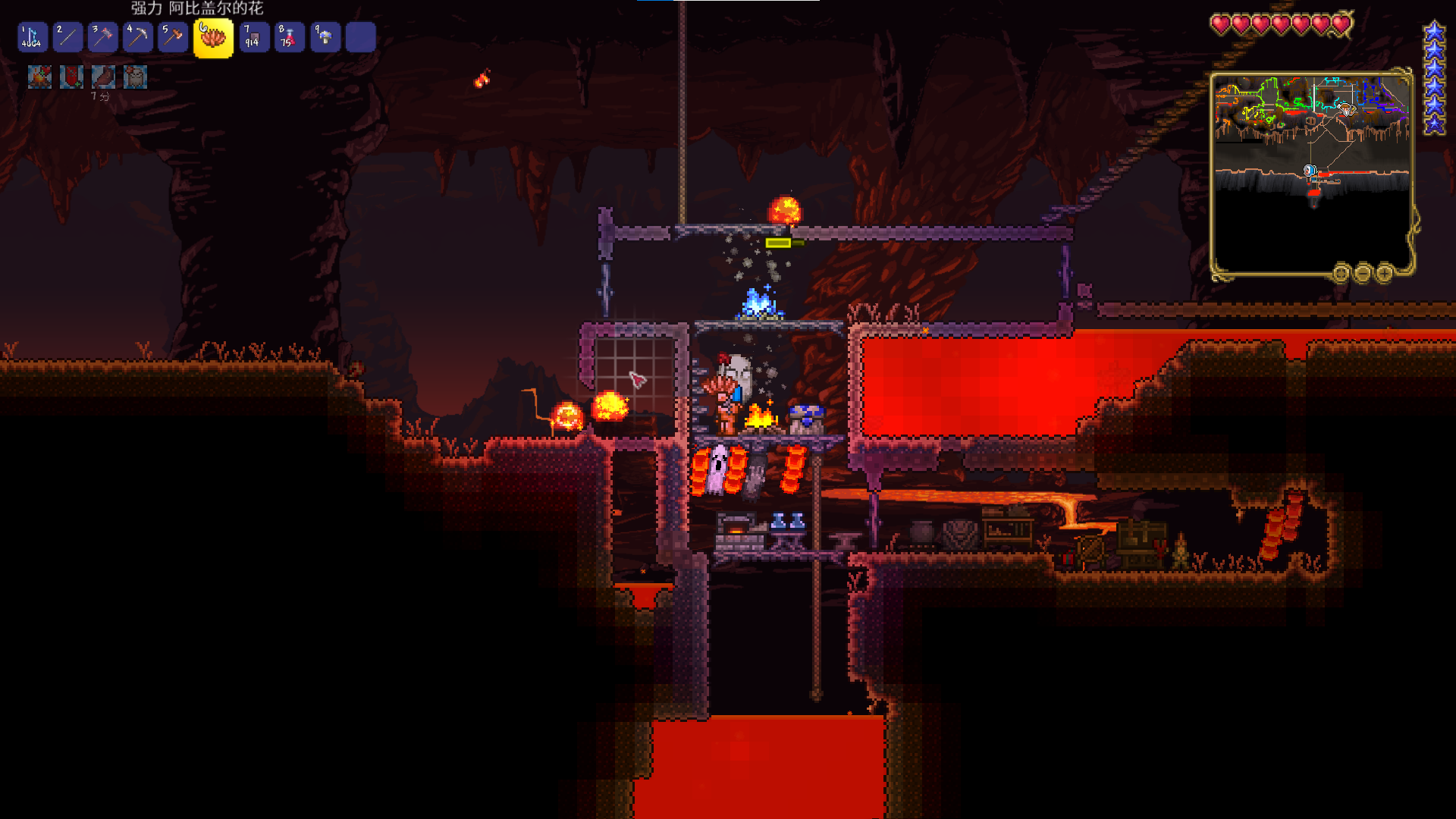Select the bow in hotbar slot 1
The width and height of the screenshot is (1456, 819).
32,37
